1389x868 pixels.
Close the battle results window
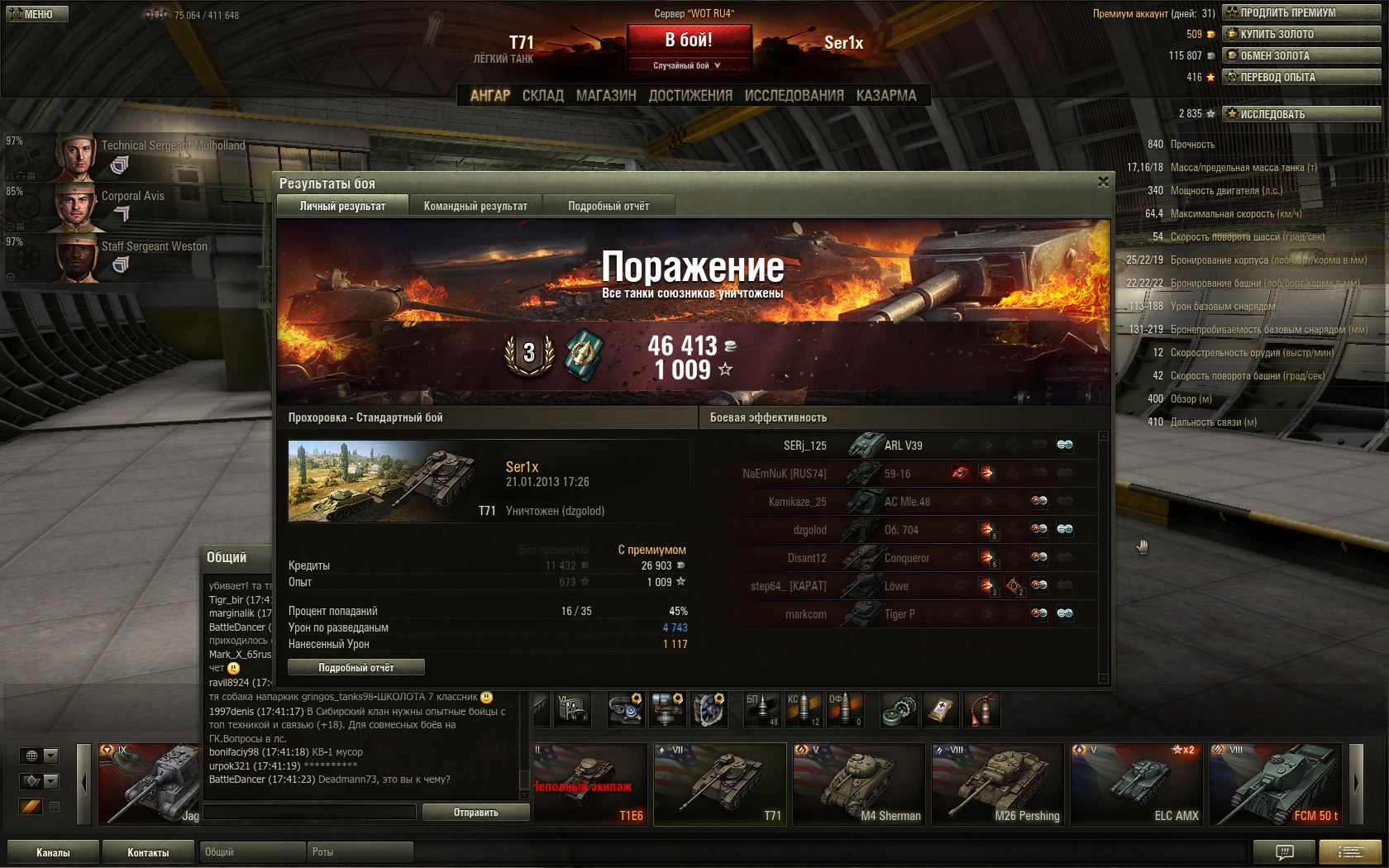pos(1103,182)
